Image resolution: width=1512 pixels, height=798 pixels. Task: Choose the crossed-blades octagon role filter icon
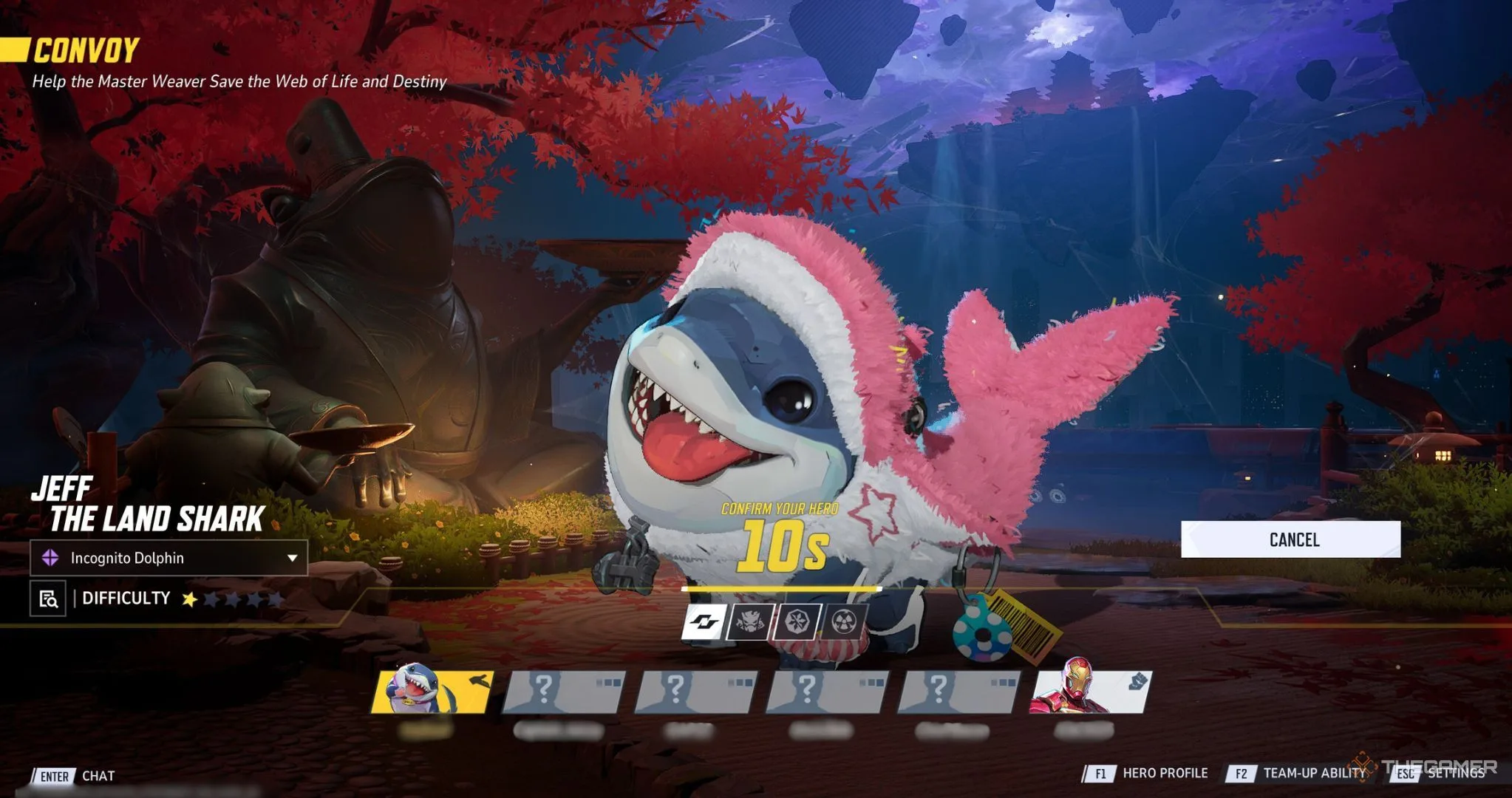tap(797, 622)
